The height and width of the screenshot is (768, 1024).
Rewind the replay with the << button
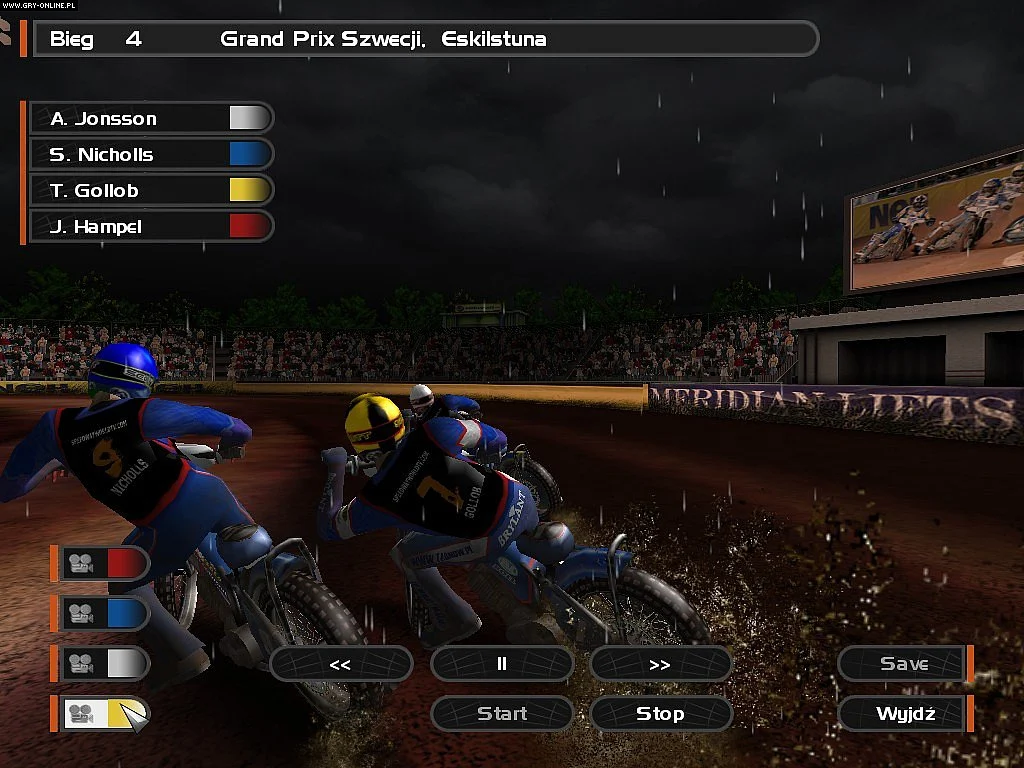click(x=341, y=664)
